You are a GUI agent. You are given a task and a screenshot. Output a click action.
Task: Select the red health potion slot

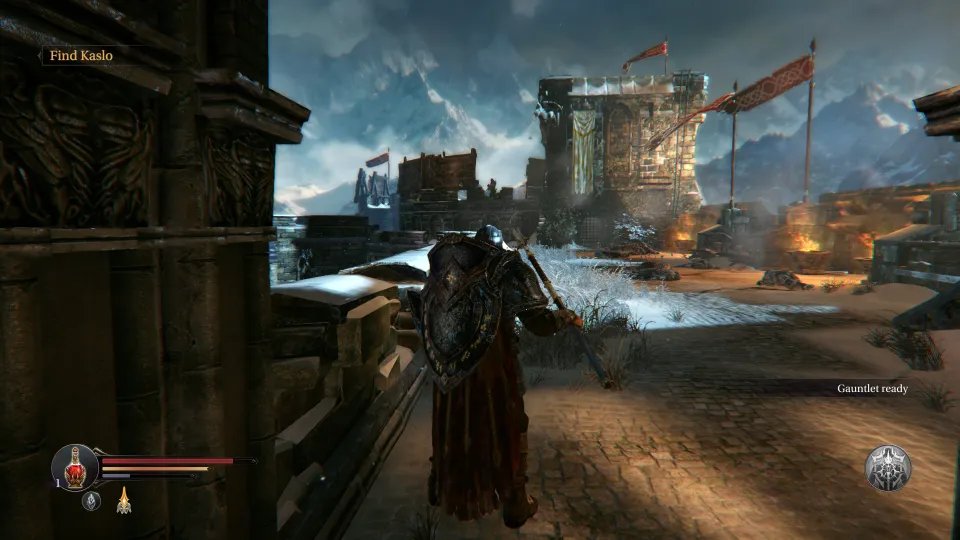point(75,467)
